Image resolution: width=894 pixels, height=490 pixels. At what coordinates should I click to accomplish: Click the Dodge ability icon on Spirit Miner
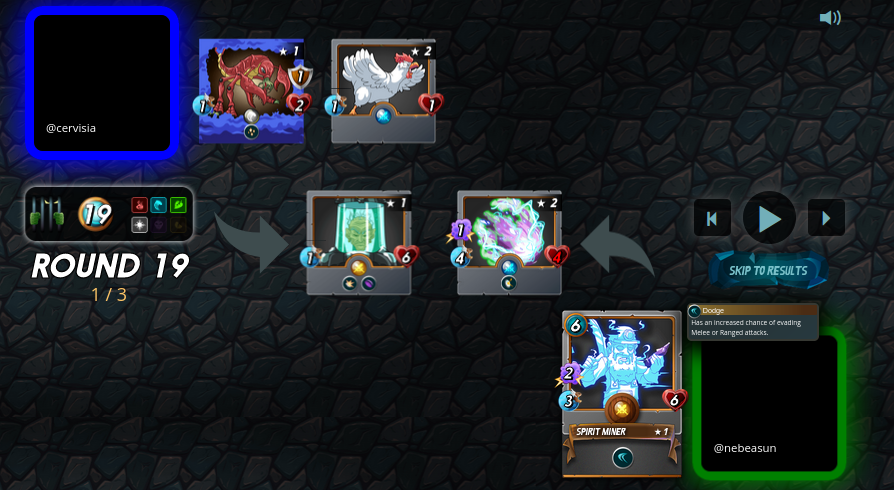coord(622,457)
